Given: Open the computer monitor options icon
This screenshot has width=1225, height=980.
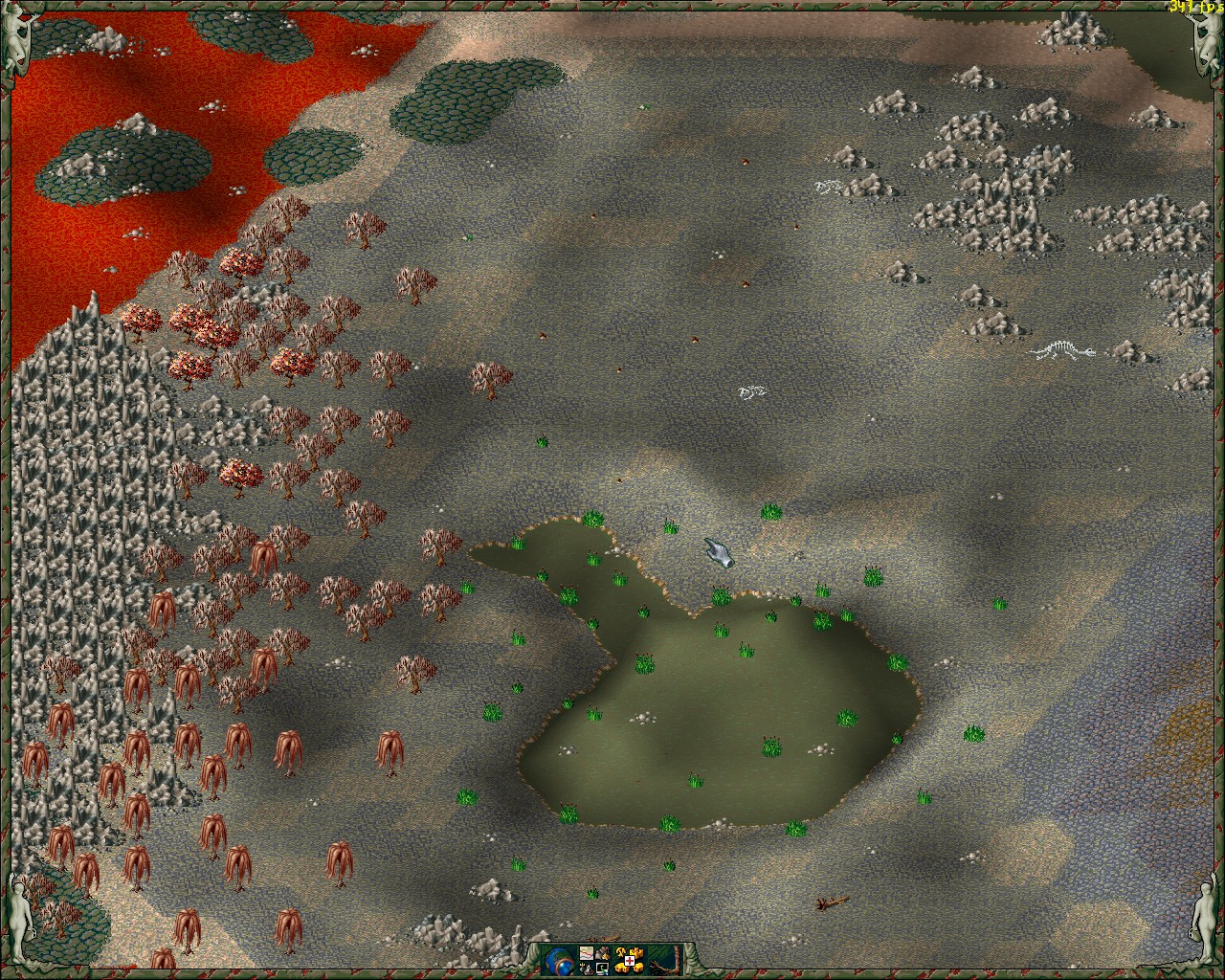Looking at the screenshot, I should tap(602, 969).
